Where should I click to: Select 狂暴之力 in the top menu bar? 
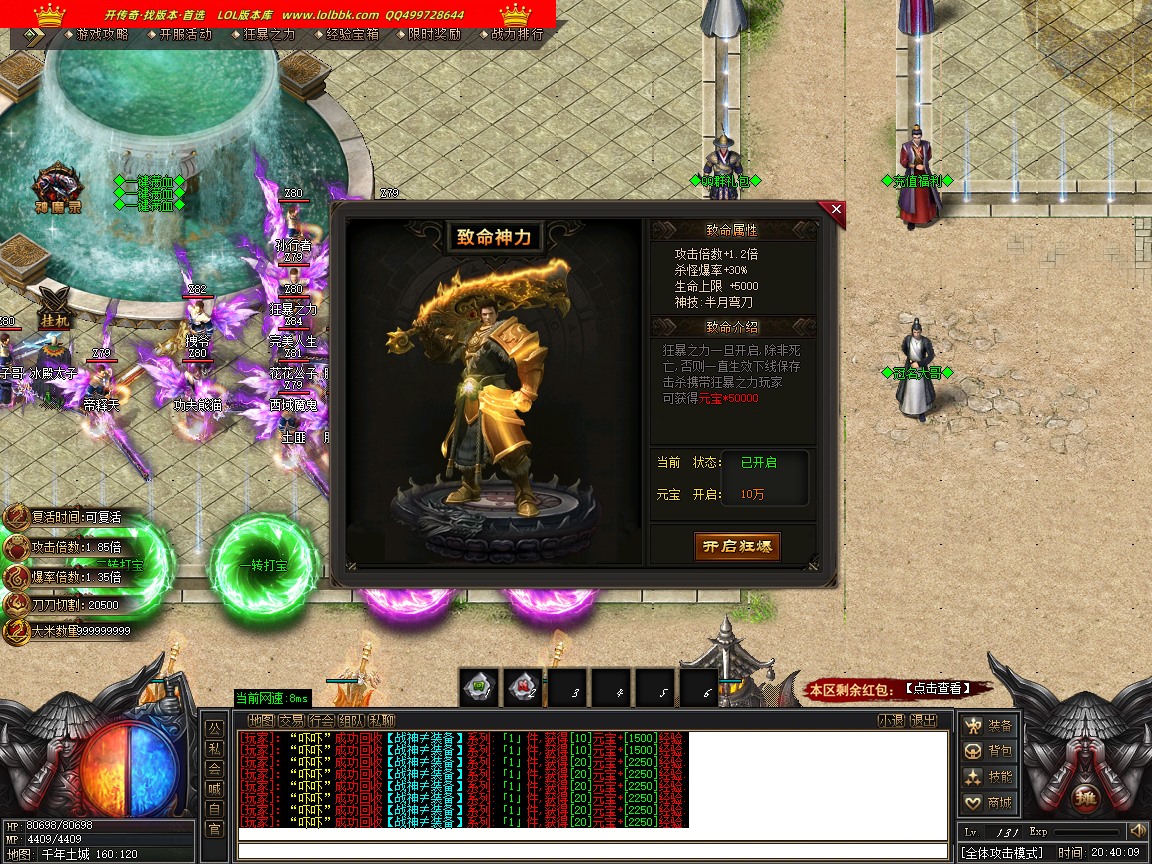pyautogui.click(x=270, y=34)
